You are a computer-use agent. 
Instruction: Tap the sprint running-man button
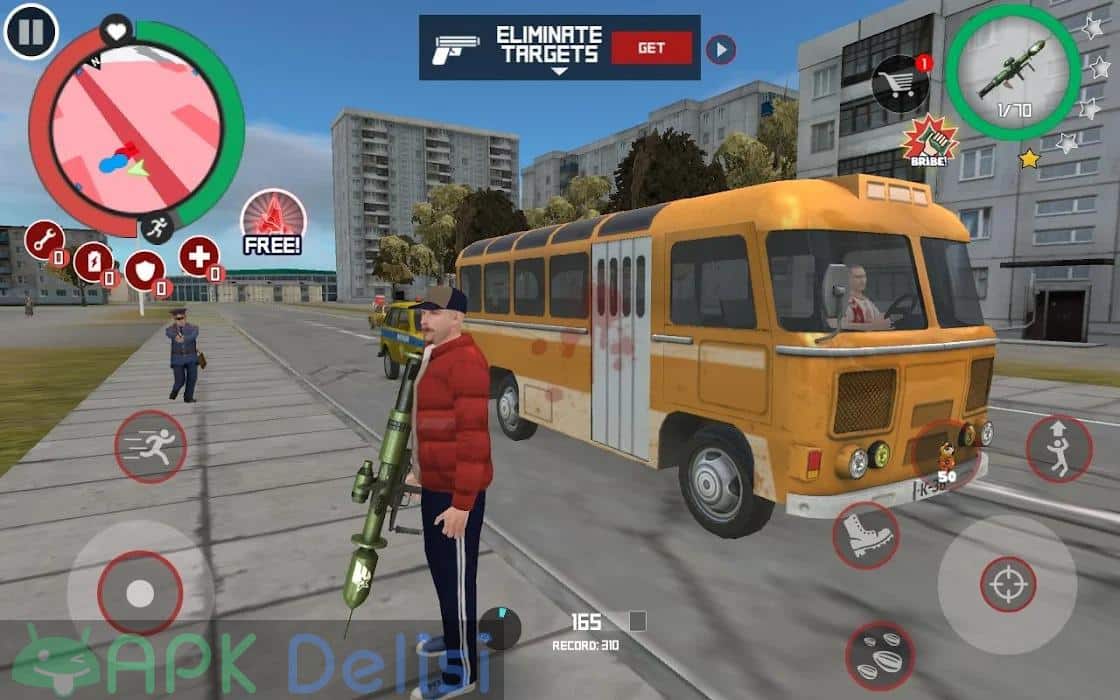[x=150, y=446]
